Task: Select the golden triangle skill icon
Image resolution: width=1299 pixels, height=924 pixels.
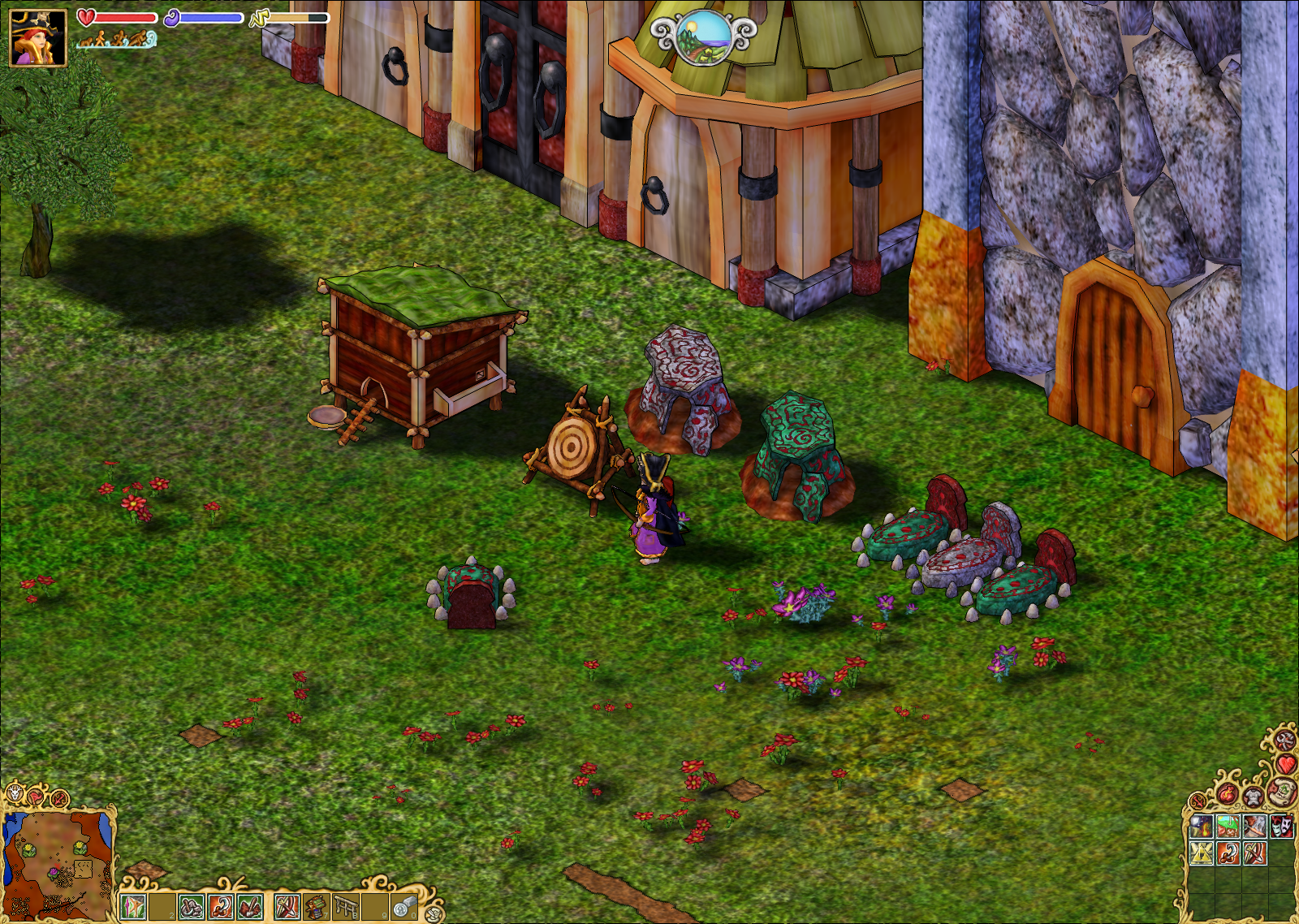Action: coord(1201,853)
